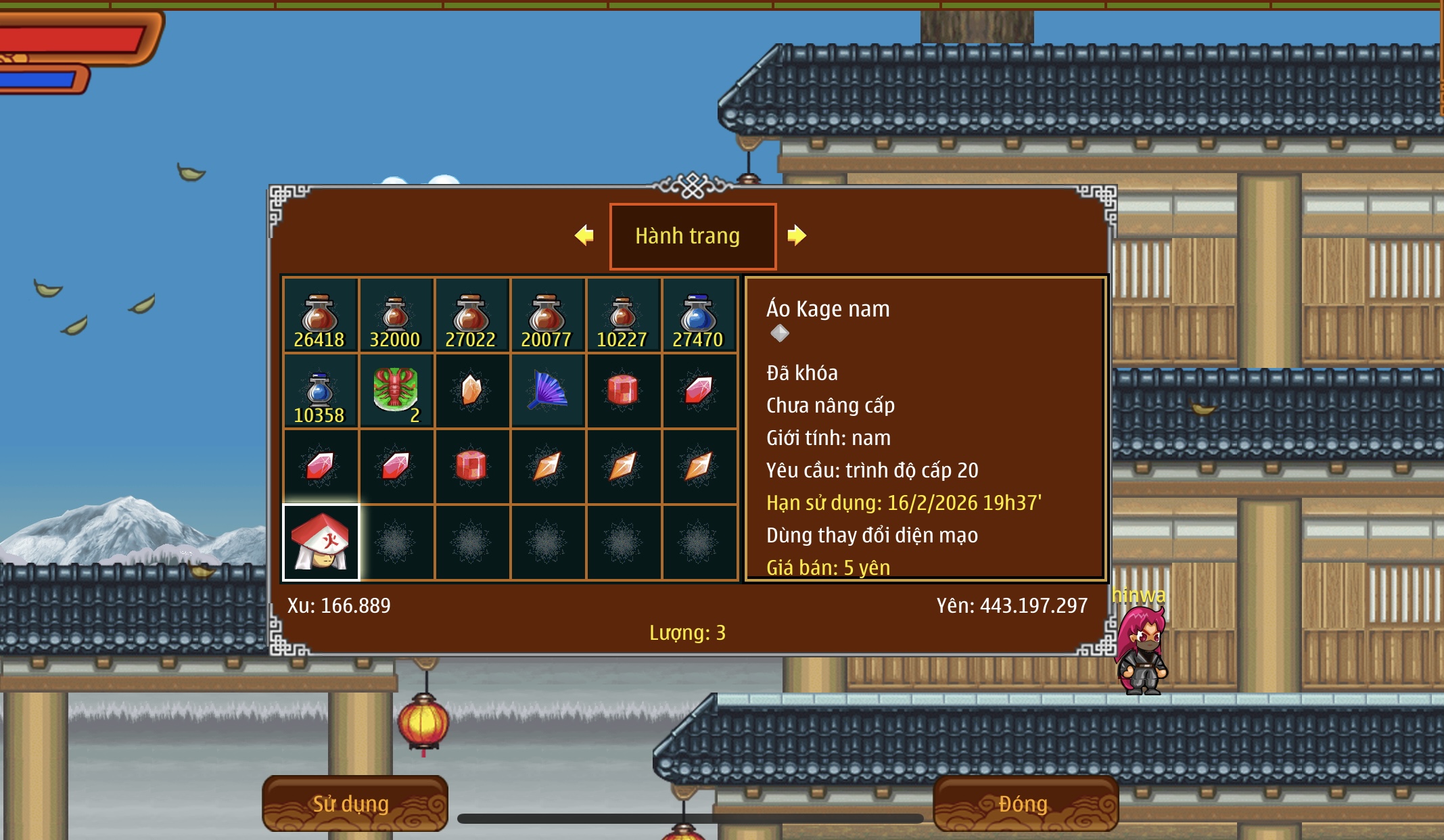1444x840 pixels.
Task: Select the red potion stack of 26418
Action: [320, 315]
